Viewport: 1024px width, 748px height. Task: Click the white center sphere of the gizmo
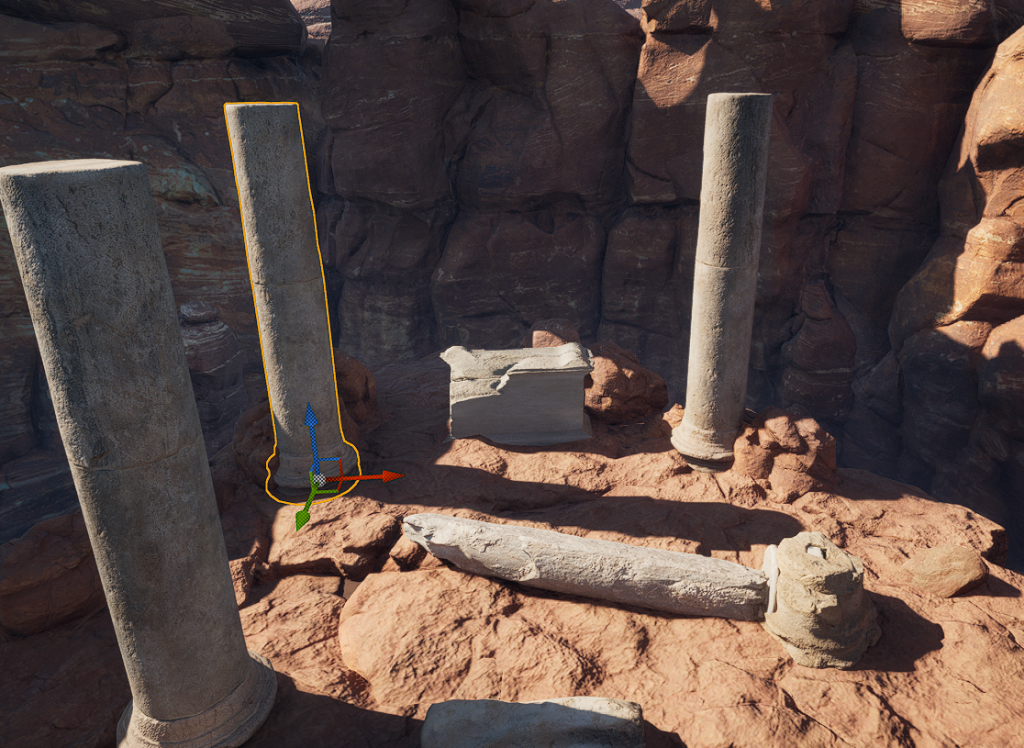point(318,481)
